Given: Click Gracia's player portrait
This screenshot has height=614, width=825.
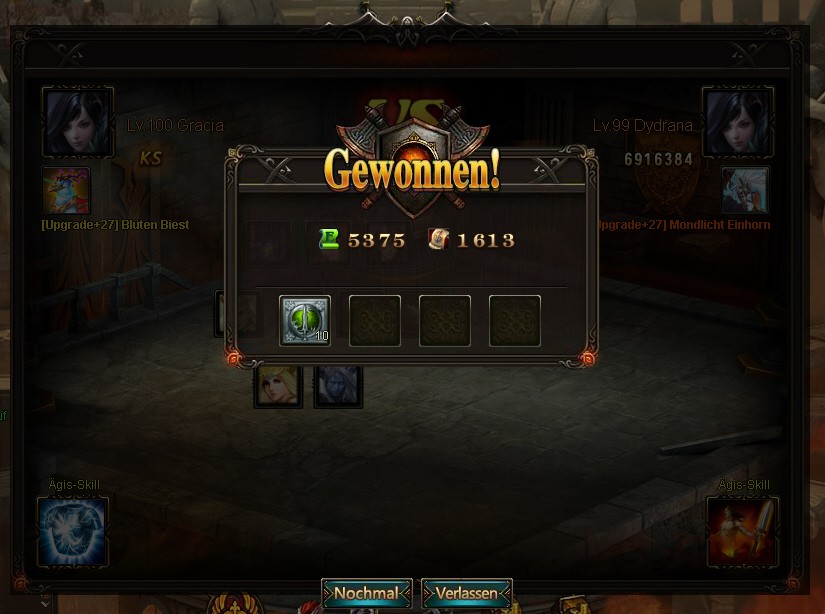Looking at the screenshot, I should (x=77, y=122).
